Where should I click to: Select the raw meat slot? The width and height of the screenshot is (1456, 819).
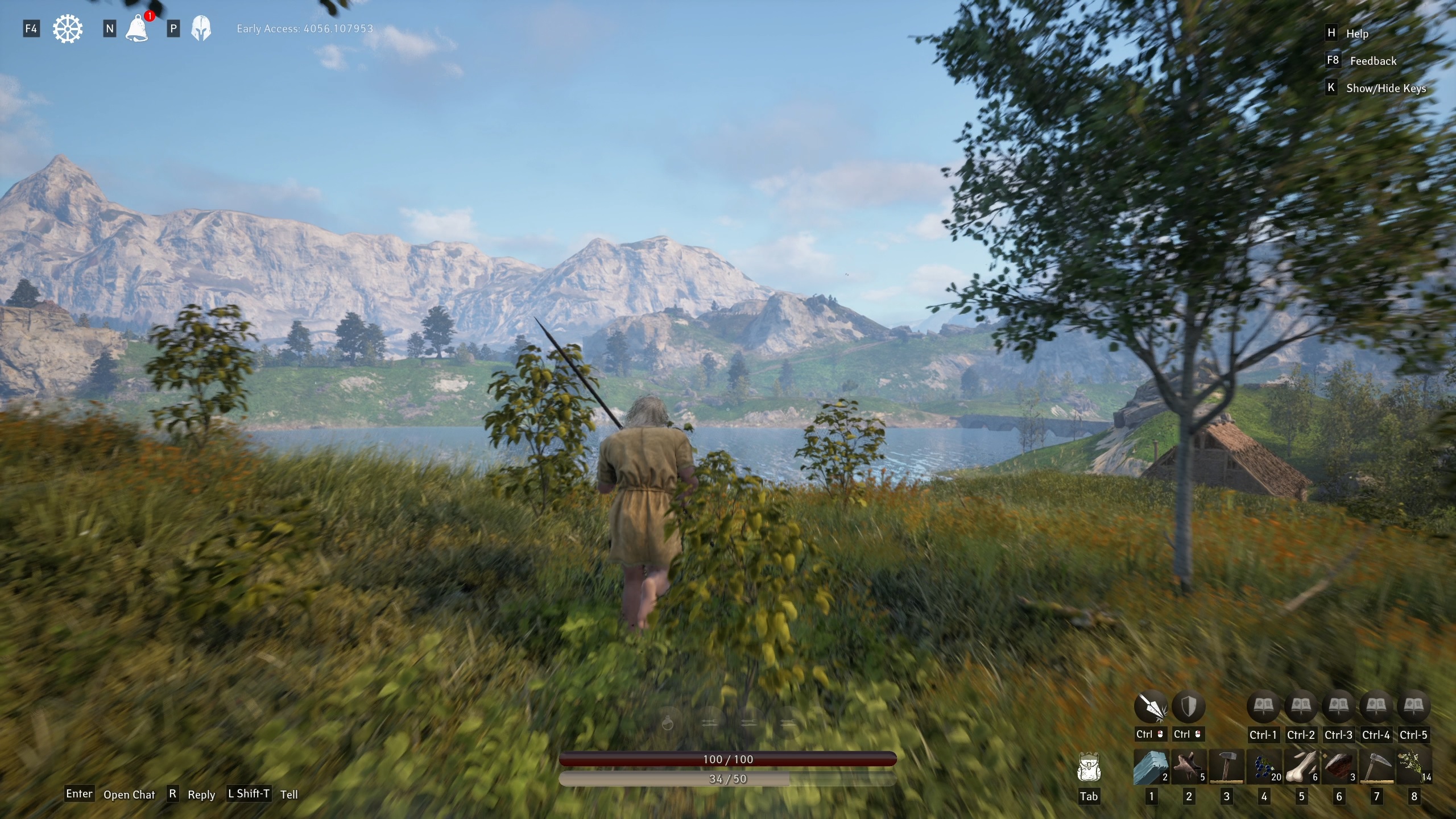click(x=1339, y=767)
